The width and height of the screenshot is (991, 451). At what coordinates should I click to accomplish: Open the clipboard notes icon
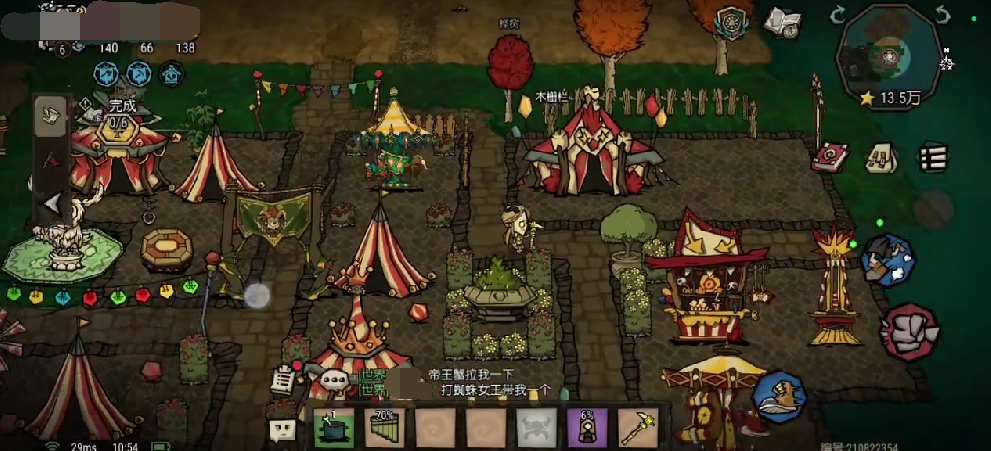[283, 379]
